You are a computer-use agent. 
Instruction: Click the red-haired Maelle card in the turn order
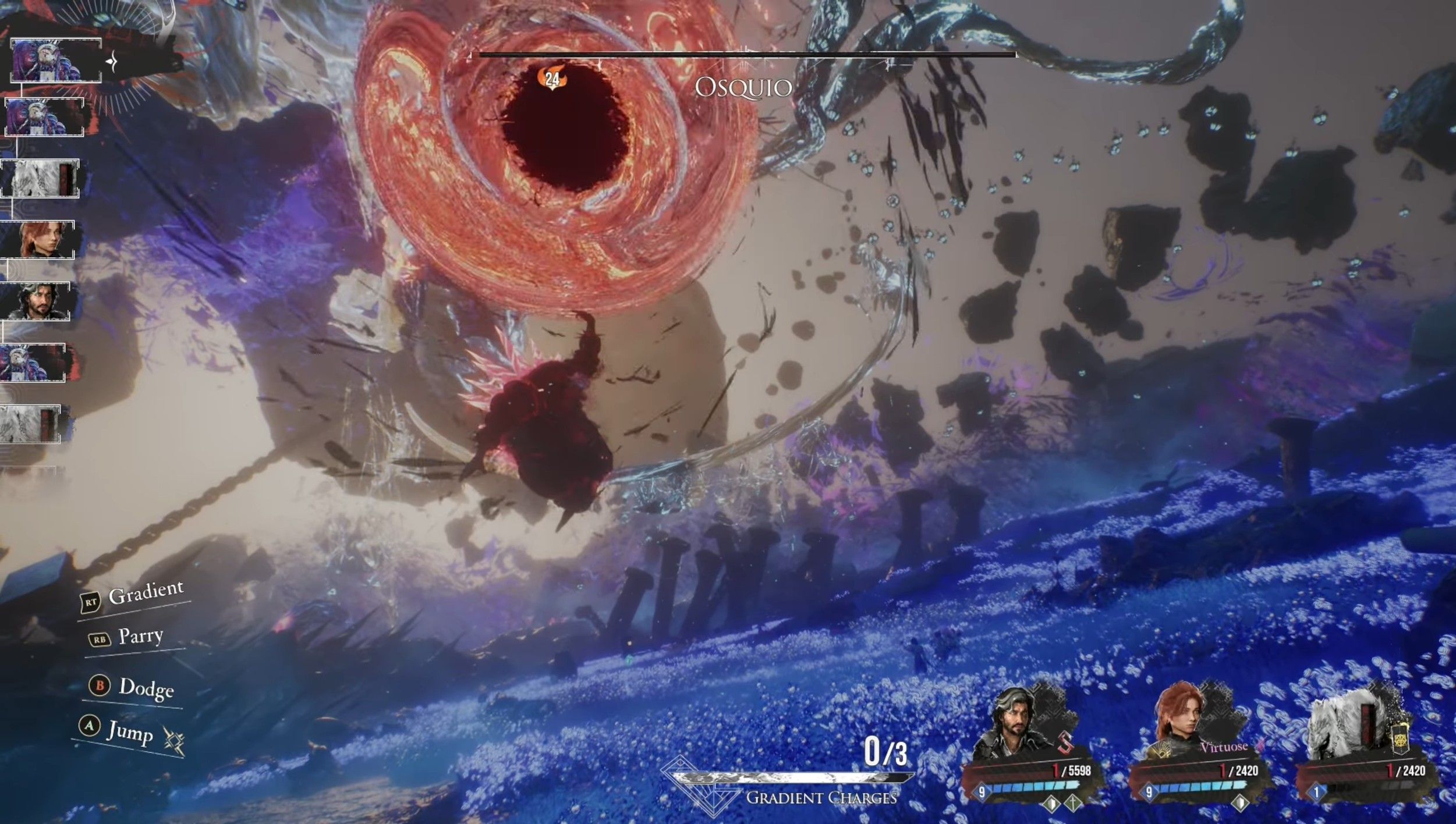click(x=38, y=239)
